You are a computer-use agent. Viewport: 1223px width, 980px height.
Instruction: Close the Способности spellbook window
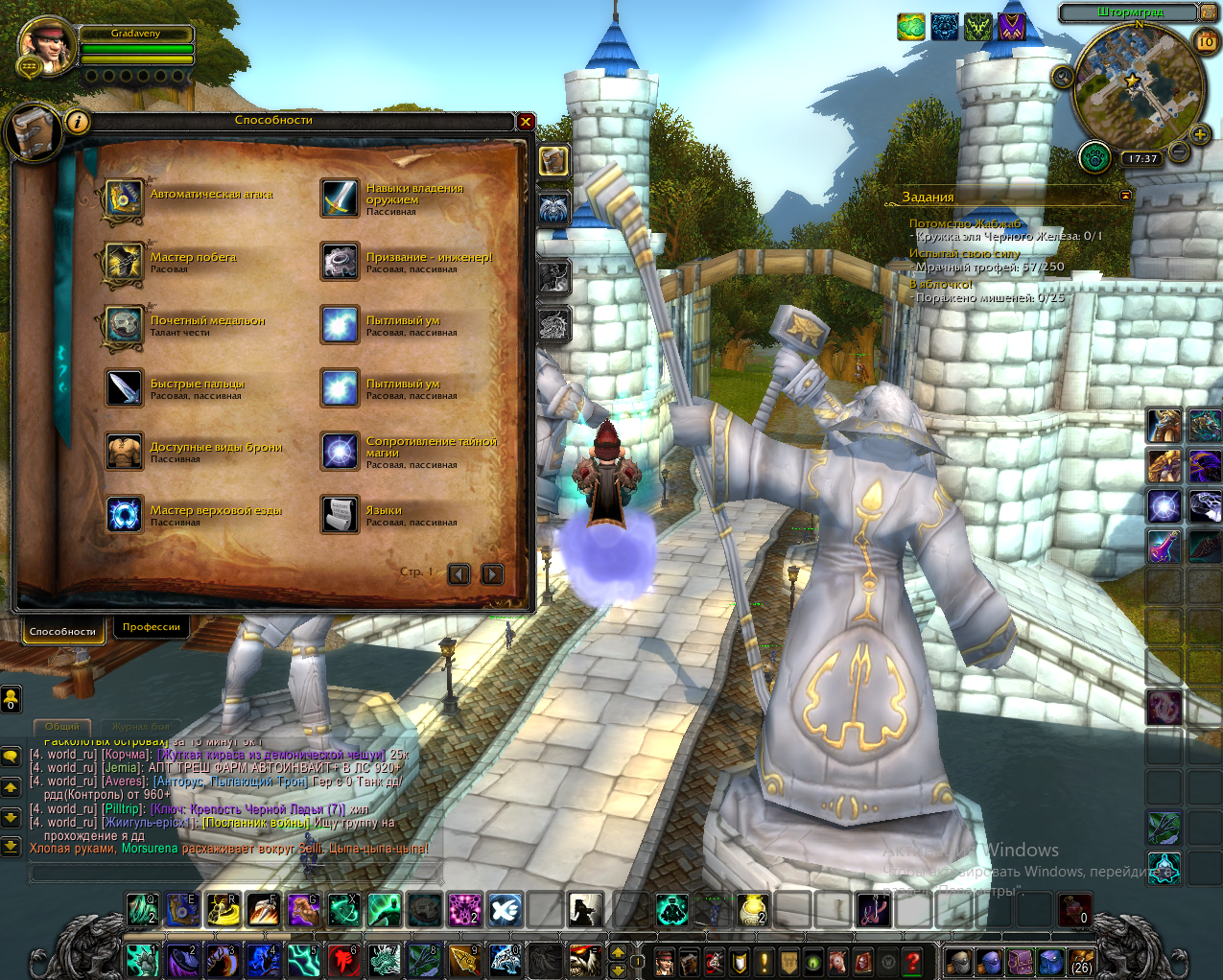click(x=526, y=122)
